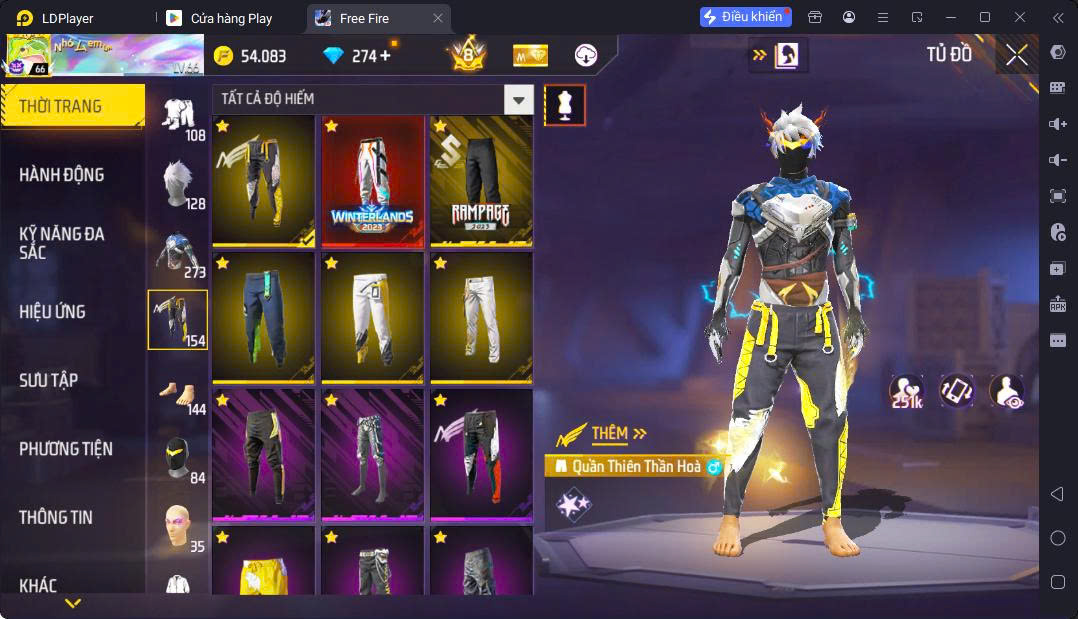Show the hairstyle subcategory with 128 items
The image size is (1078, 619).
tap(179, 186)
